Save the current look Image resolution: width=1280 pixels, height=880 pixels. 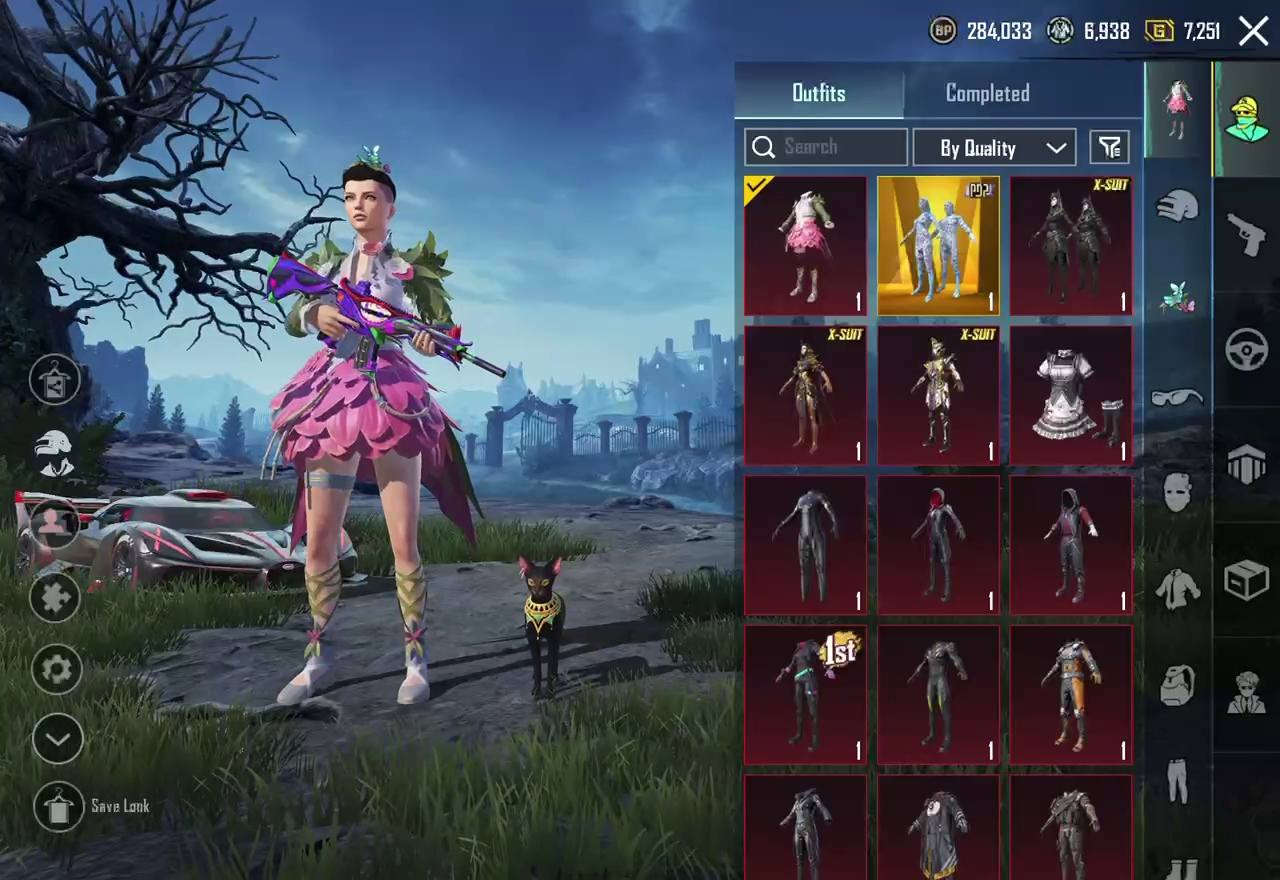[x=58, y=806]
